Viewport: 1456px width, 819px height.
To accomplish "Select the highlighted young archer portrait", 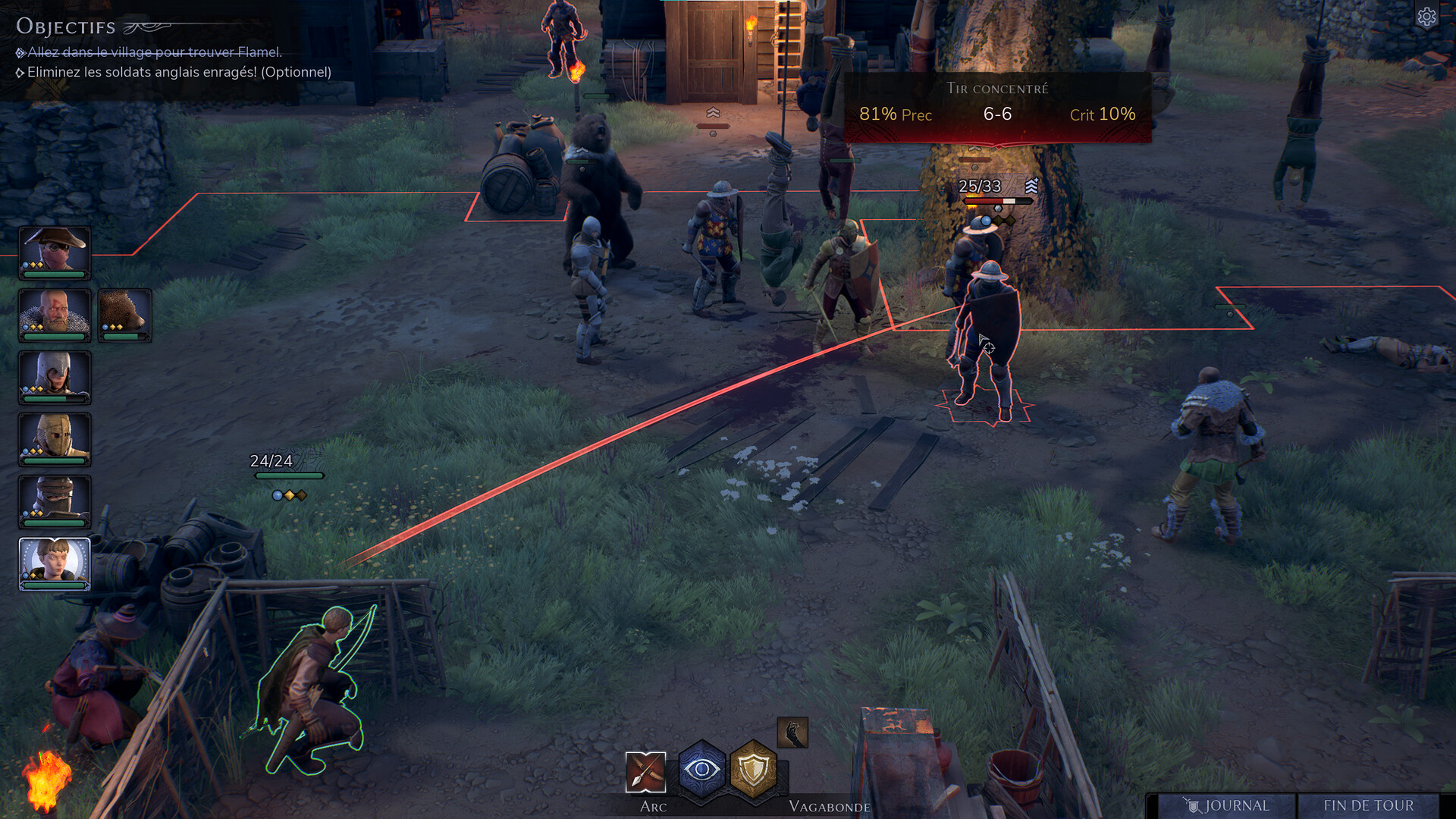I will coord(55,563).
